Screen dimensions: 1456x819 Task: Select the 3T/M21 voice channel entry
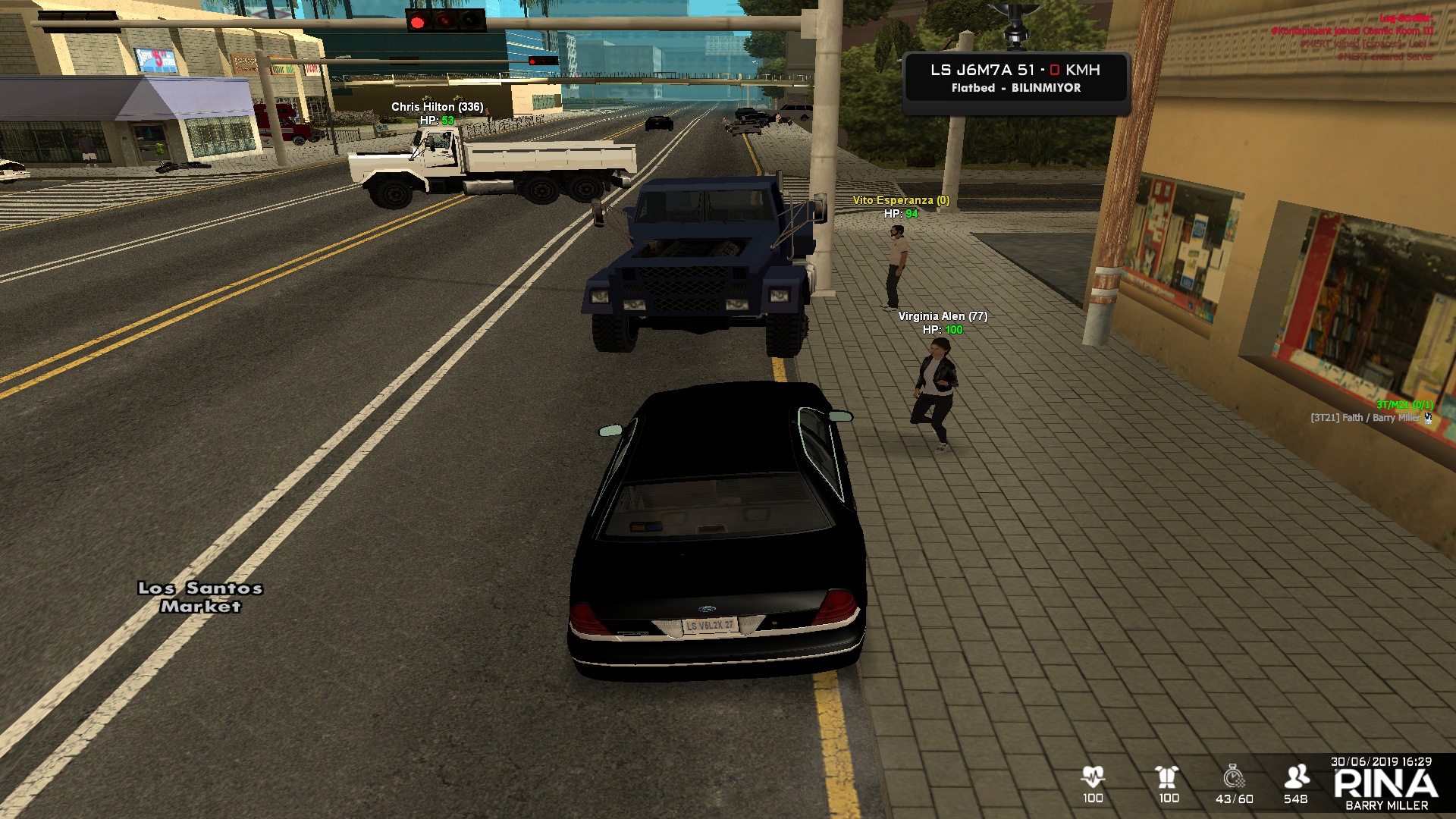click(1404, 405)
